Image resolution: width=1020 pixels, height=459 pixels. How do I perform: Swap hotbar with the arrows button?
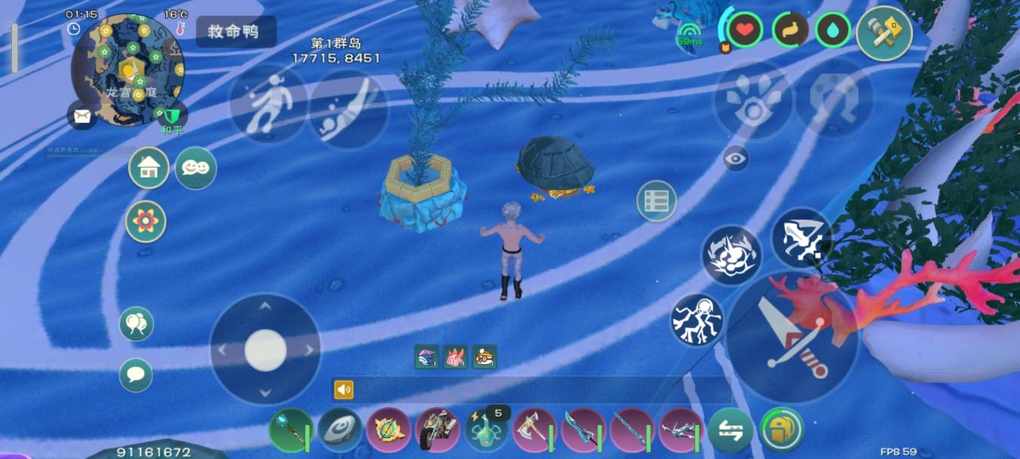coord(731,431)
